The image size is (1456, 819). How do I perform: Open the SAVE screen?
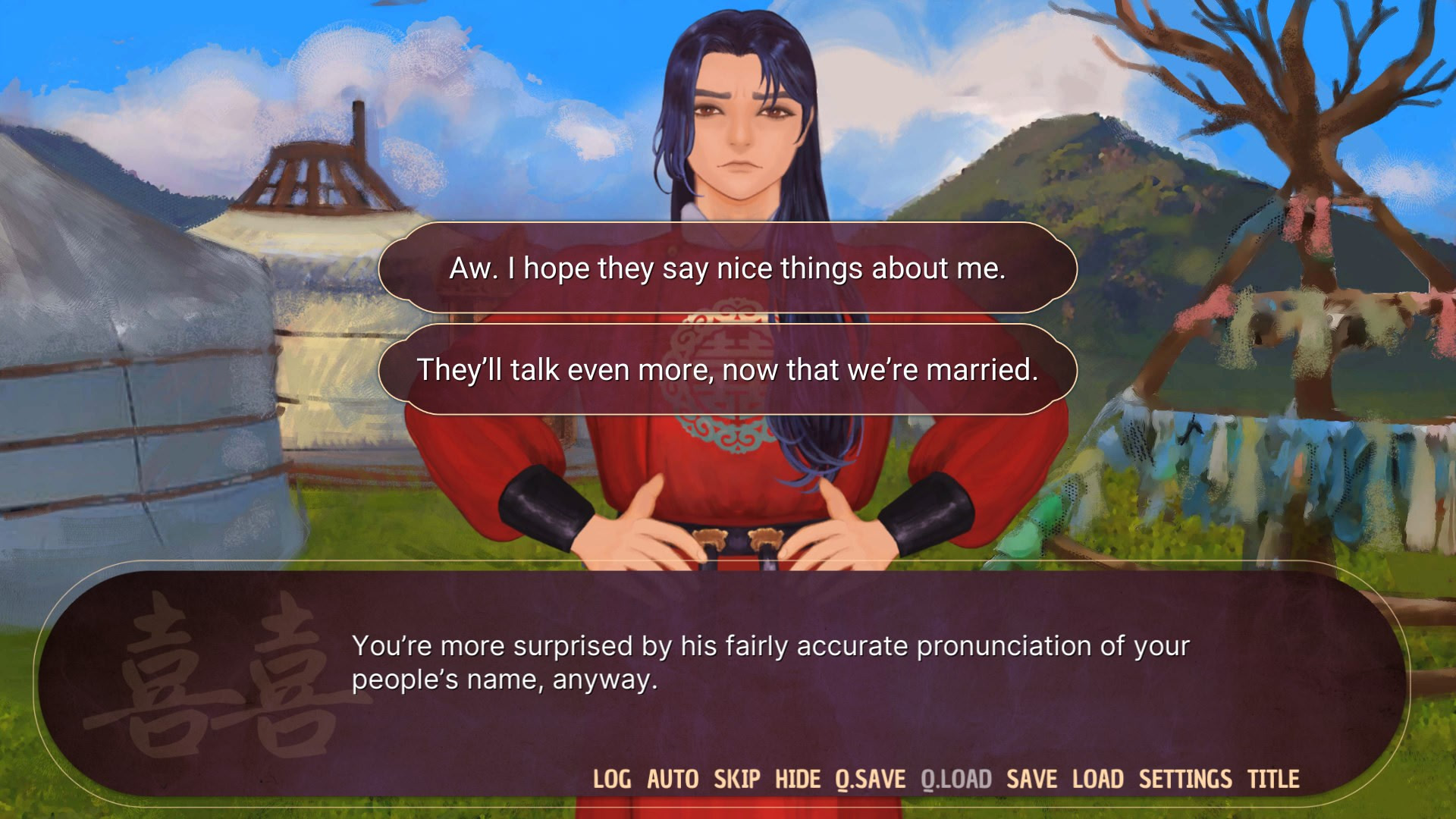point(1034,778)
